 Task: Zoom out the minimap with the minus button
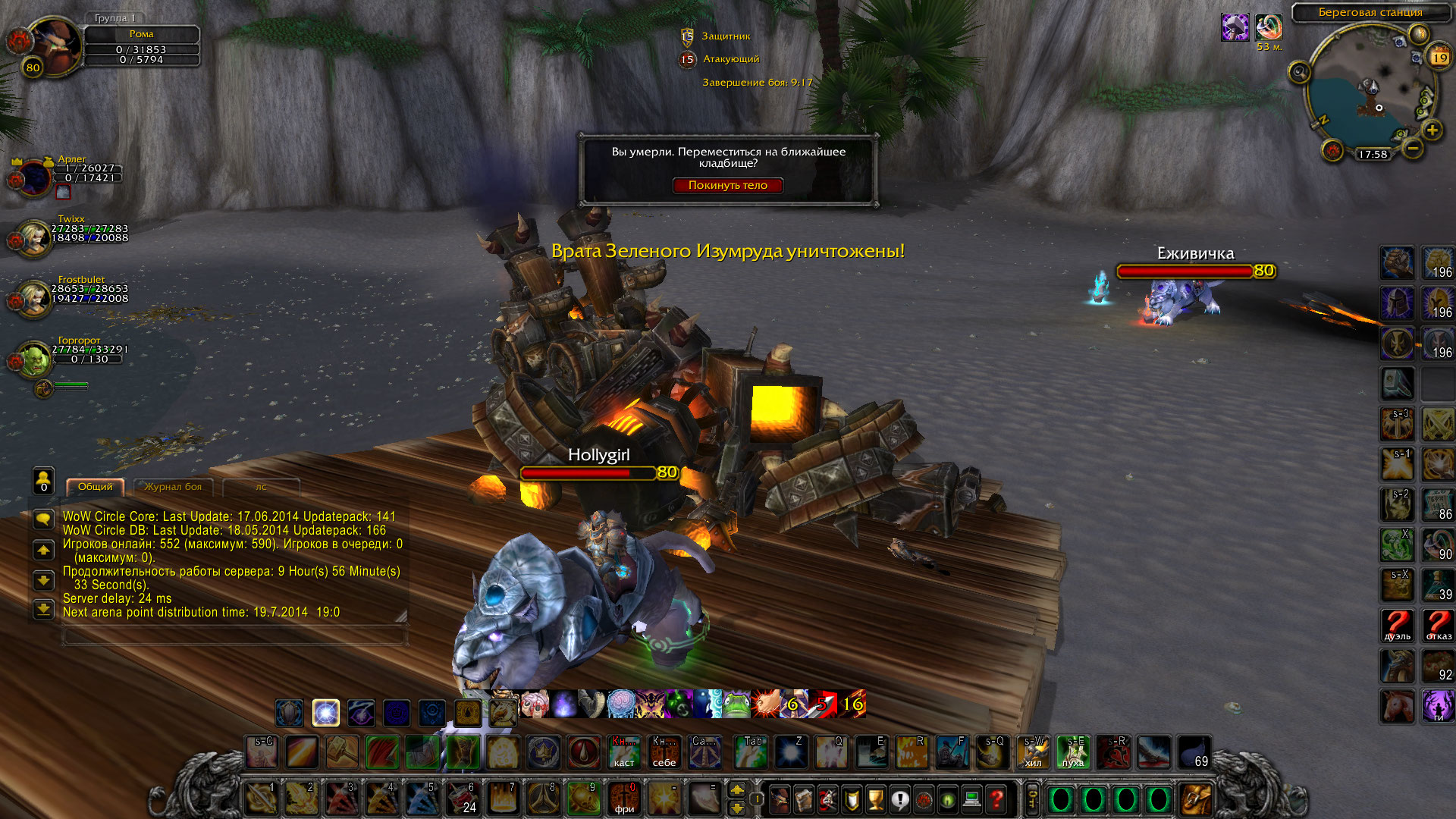pos(1412,149)
